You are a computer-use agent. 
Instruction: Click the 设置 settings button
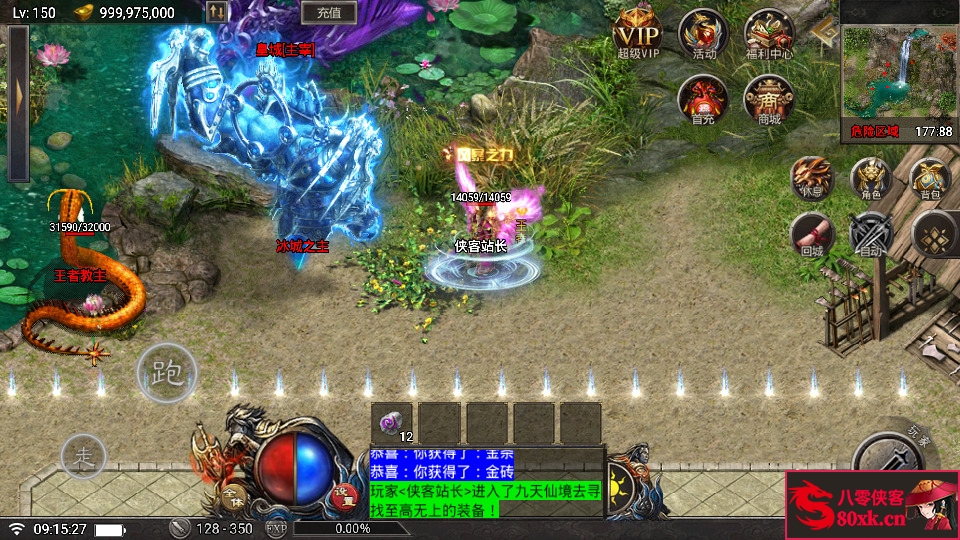coord(343,493)
